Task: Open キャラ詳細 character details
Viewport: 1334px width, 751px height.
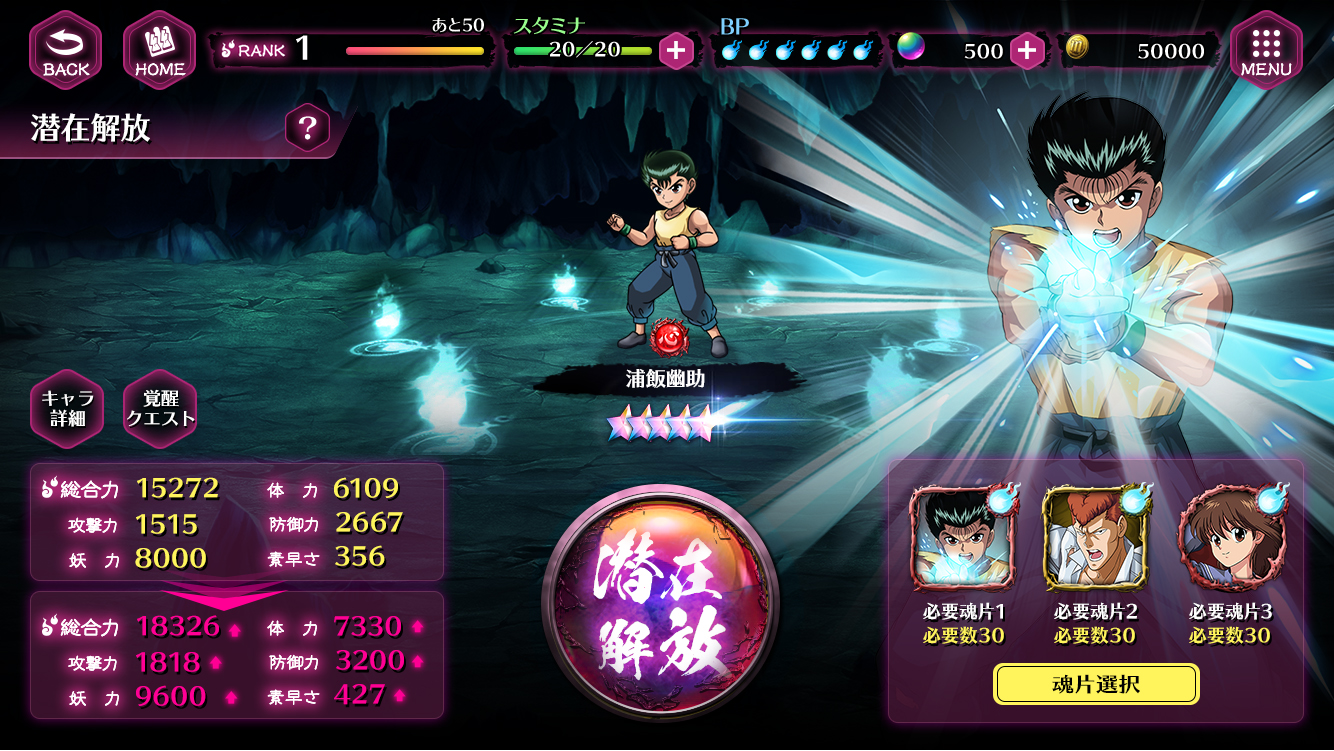Action: point(67,408)
